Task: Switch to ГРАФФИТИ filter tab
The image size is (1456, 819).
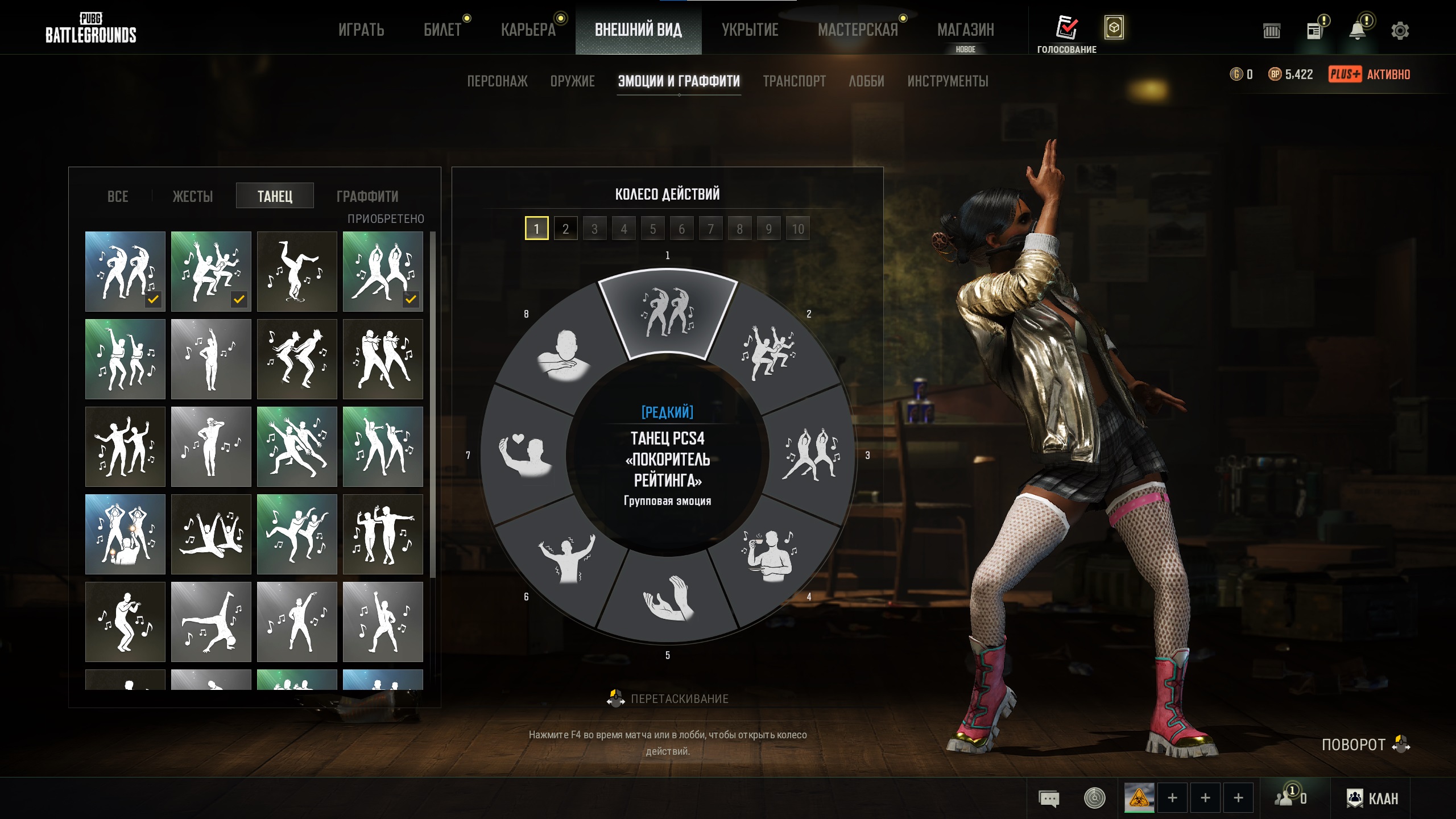Action: click(x=367, y=196)
